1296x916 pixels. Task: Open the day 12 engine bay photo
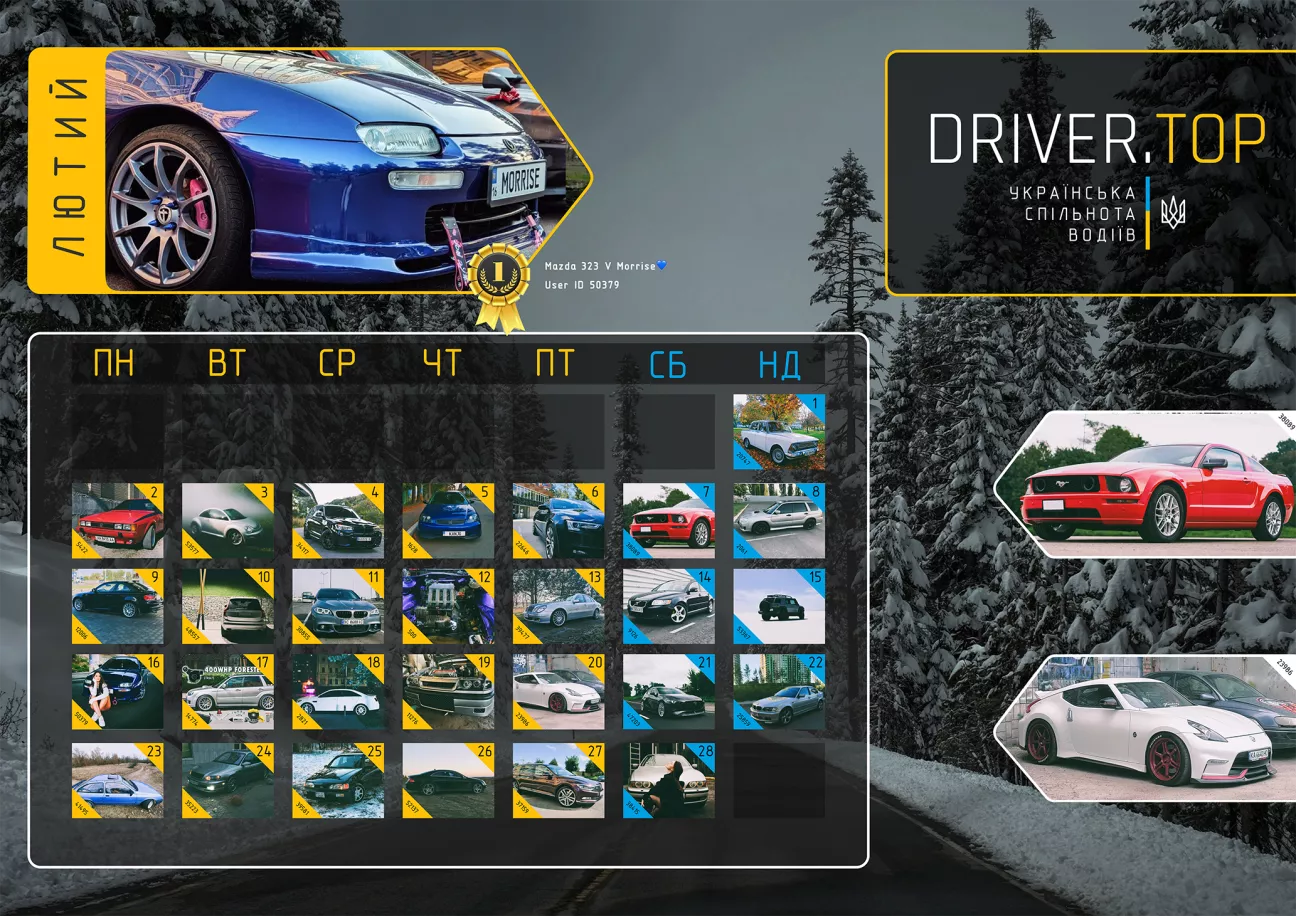point(448,607)
